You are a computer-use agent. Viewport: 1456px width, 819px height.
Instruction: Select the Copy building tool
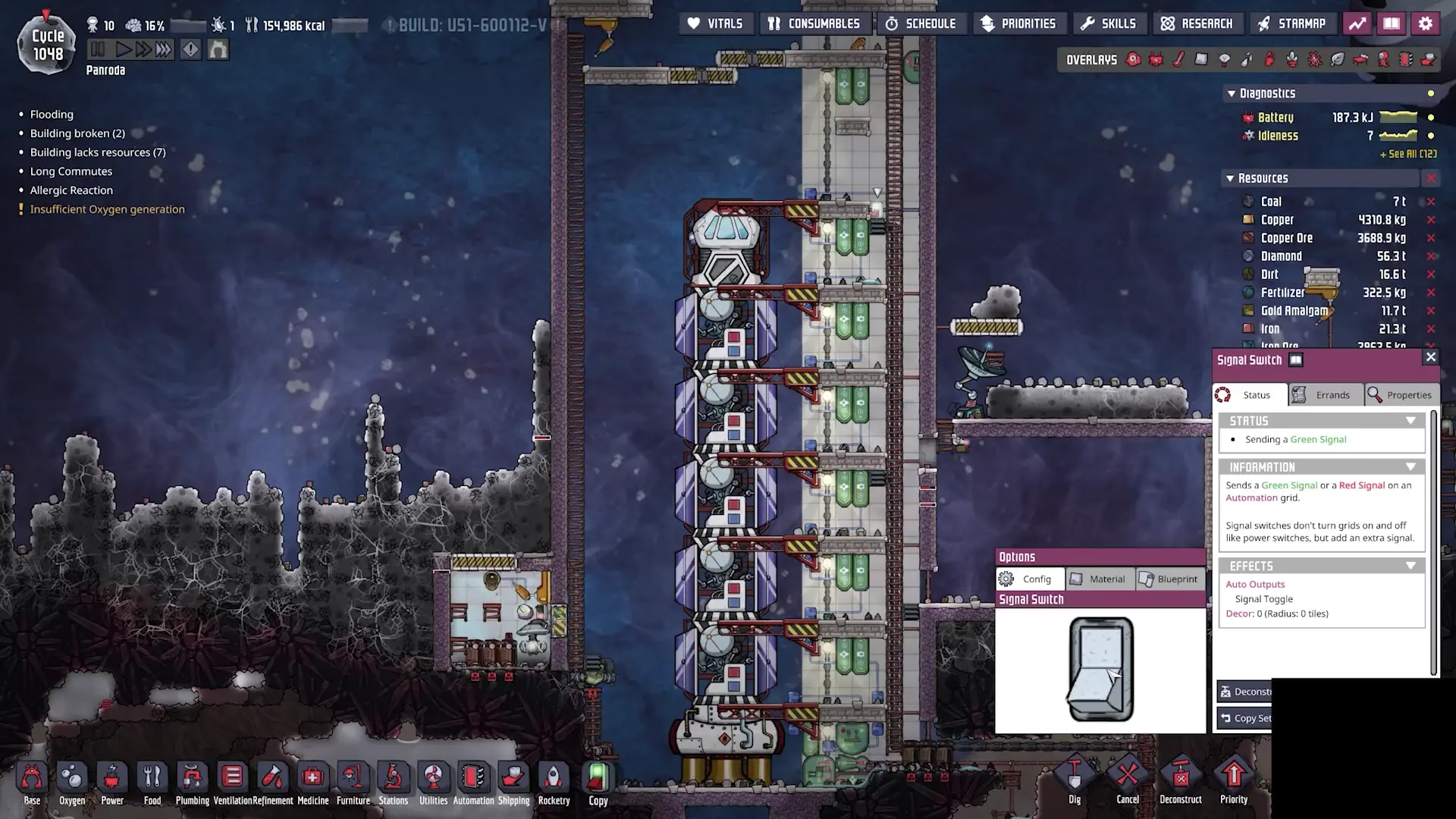tap(598, 777)
